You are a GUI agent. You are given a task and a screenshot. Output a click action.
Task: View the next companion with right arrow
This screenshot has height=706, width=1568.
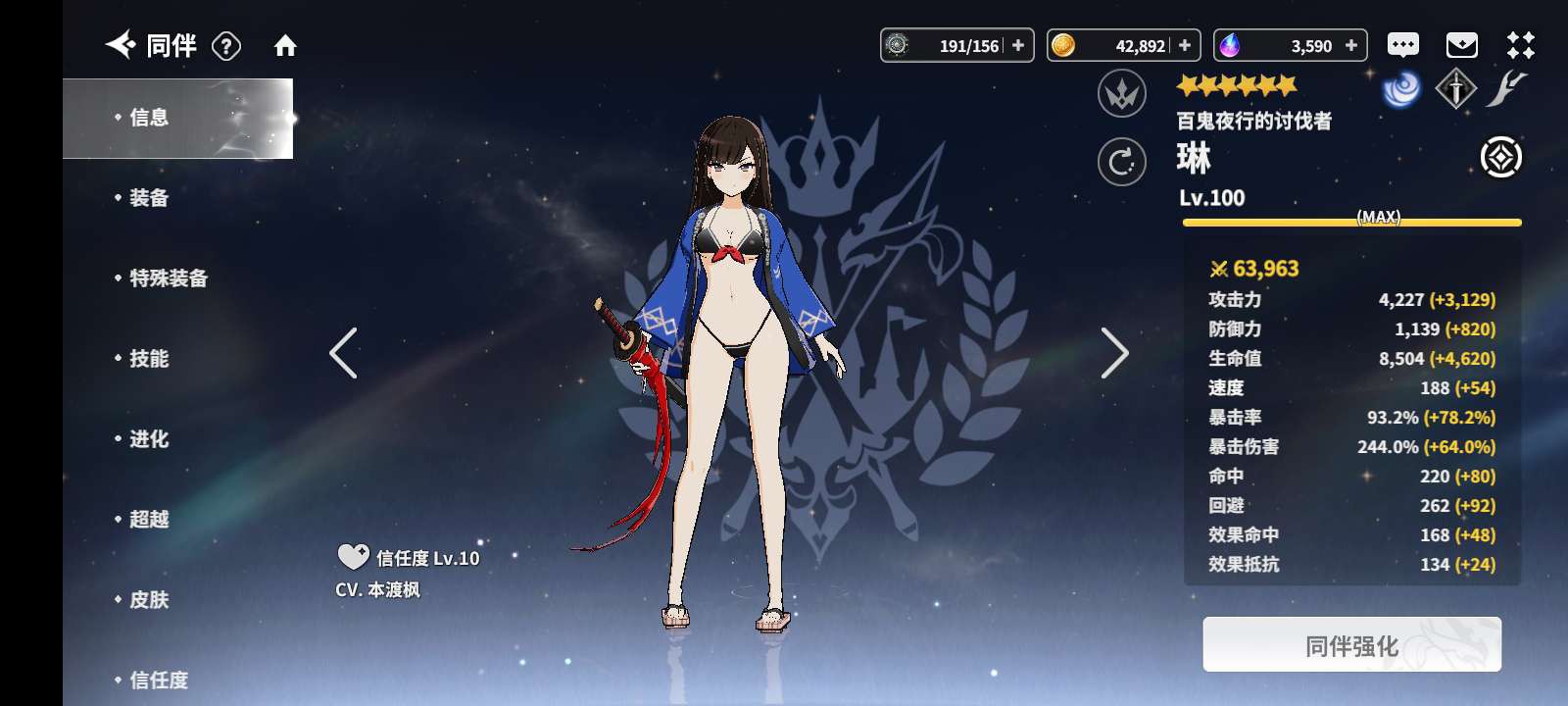pyautogui.click(x=1114, y=353)
